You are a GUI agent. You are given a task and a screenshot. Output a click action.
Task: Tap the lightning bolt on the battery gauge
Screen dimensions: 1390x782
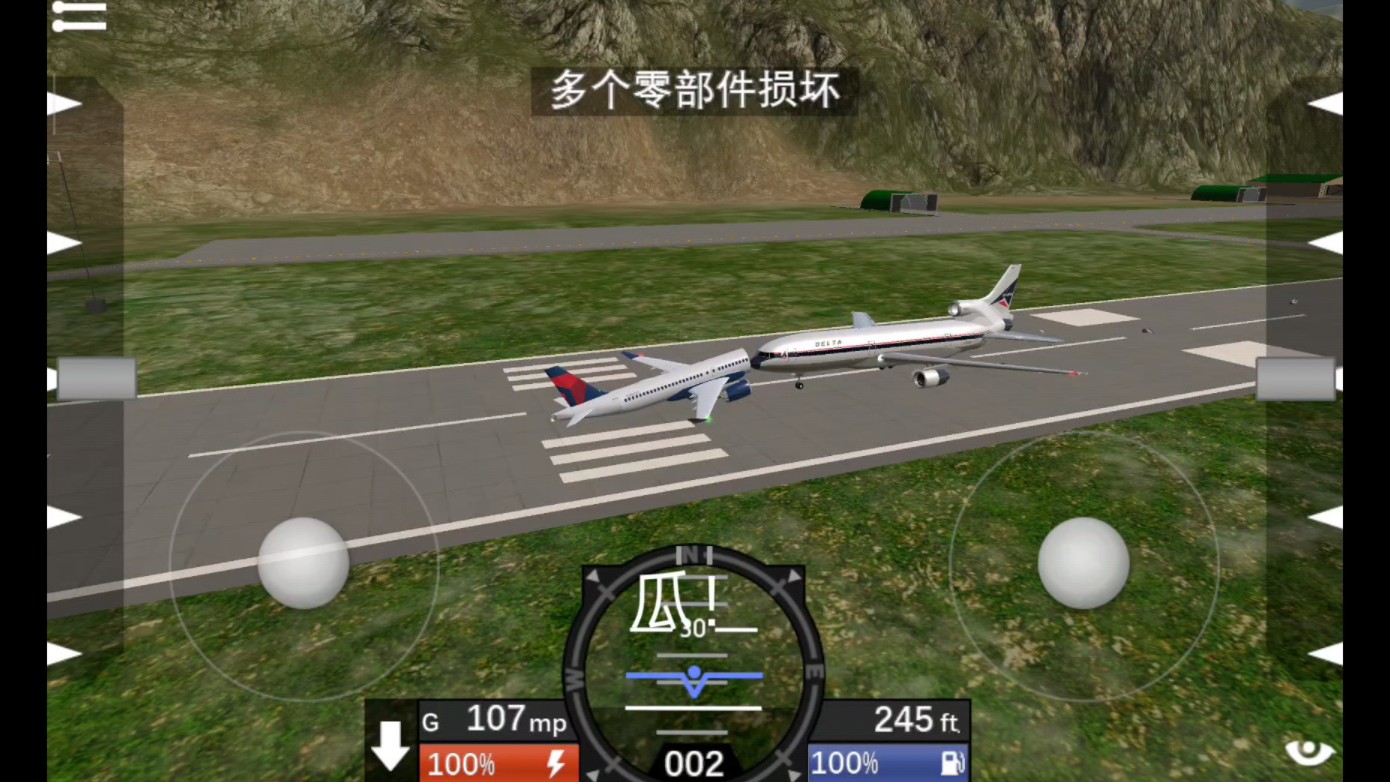tap(556, 764)
